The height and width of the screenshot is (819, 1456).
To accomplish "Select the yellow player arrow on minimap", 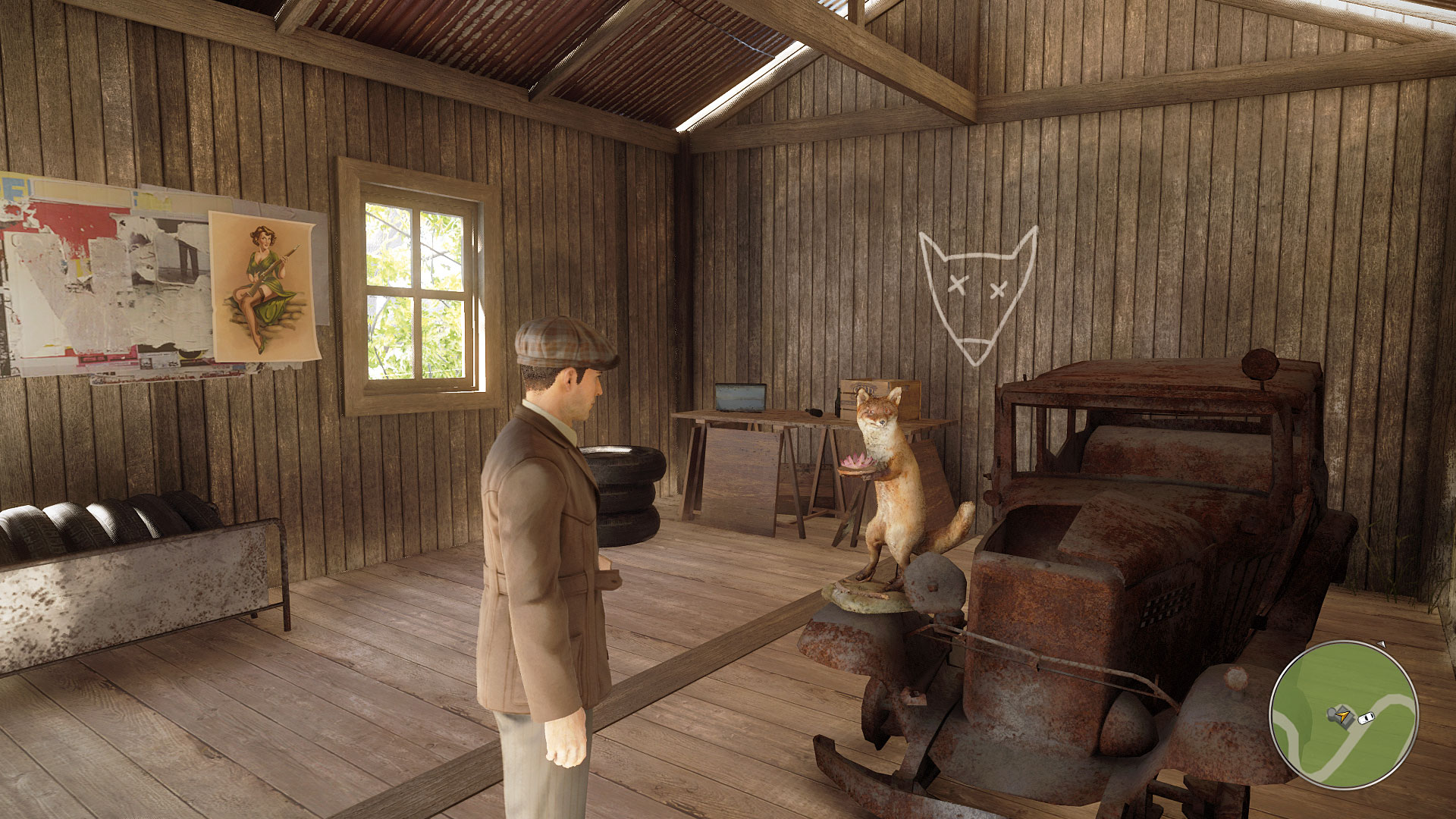I will [1344, 714].
